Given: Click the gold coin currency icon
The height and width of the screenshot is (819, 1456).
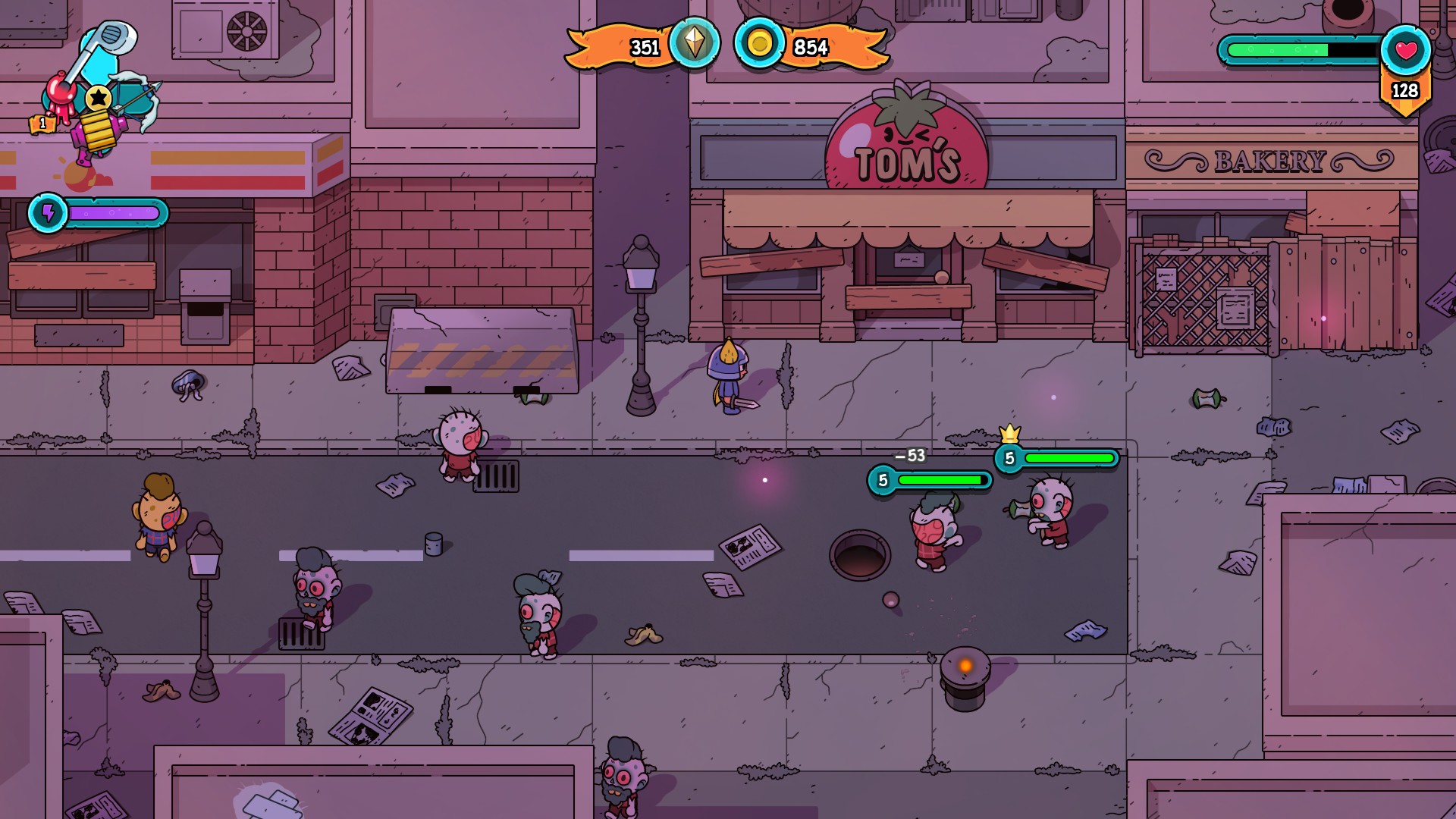Looking at the screenshot, I should tap(758, 44).
